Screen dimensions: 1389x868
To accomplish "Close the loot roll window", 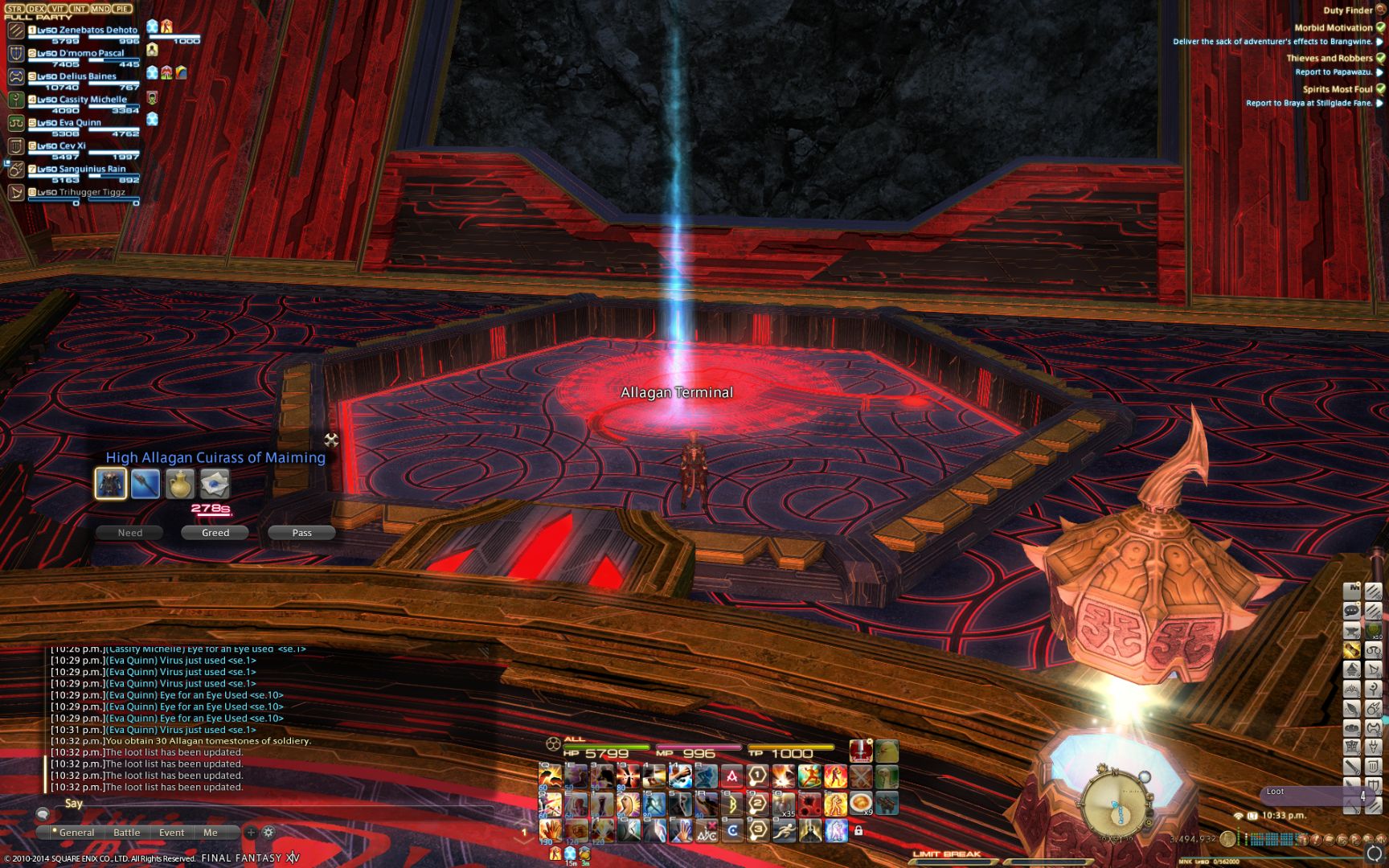I will pyautogui.click(x=331, y=440).
